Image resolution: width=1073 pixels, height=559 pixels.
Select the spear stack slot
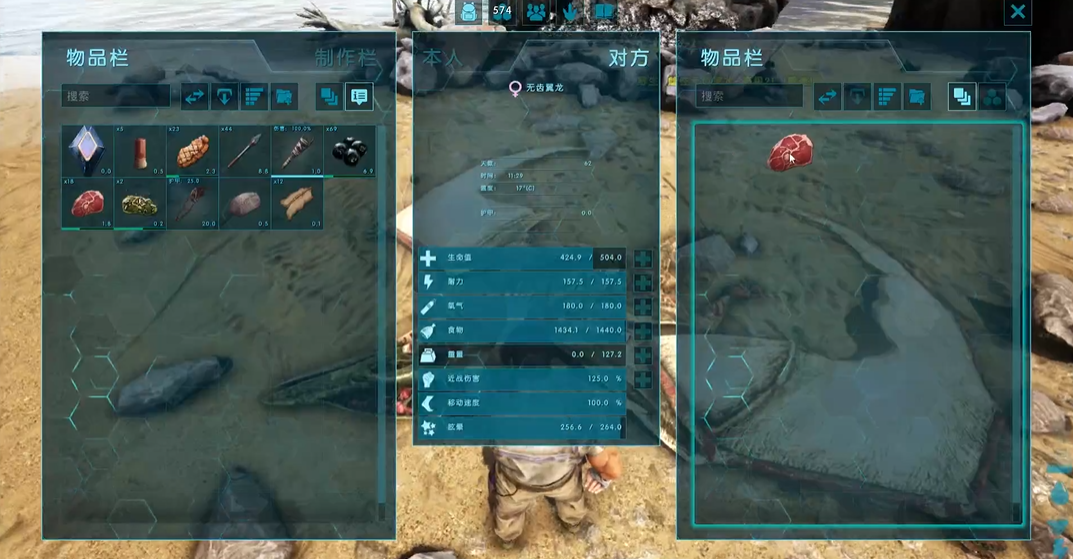point(244,151)
